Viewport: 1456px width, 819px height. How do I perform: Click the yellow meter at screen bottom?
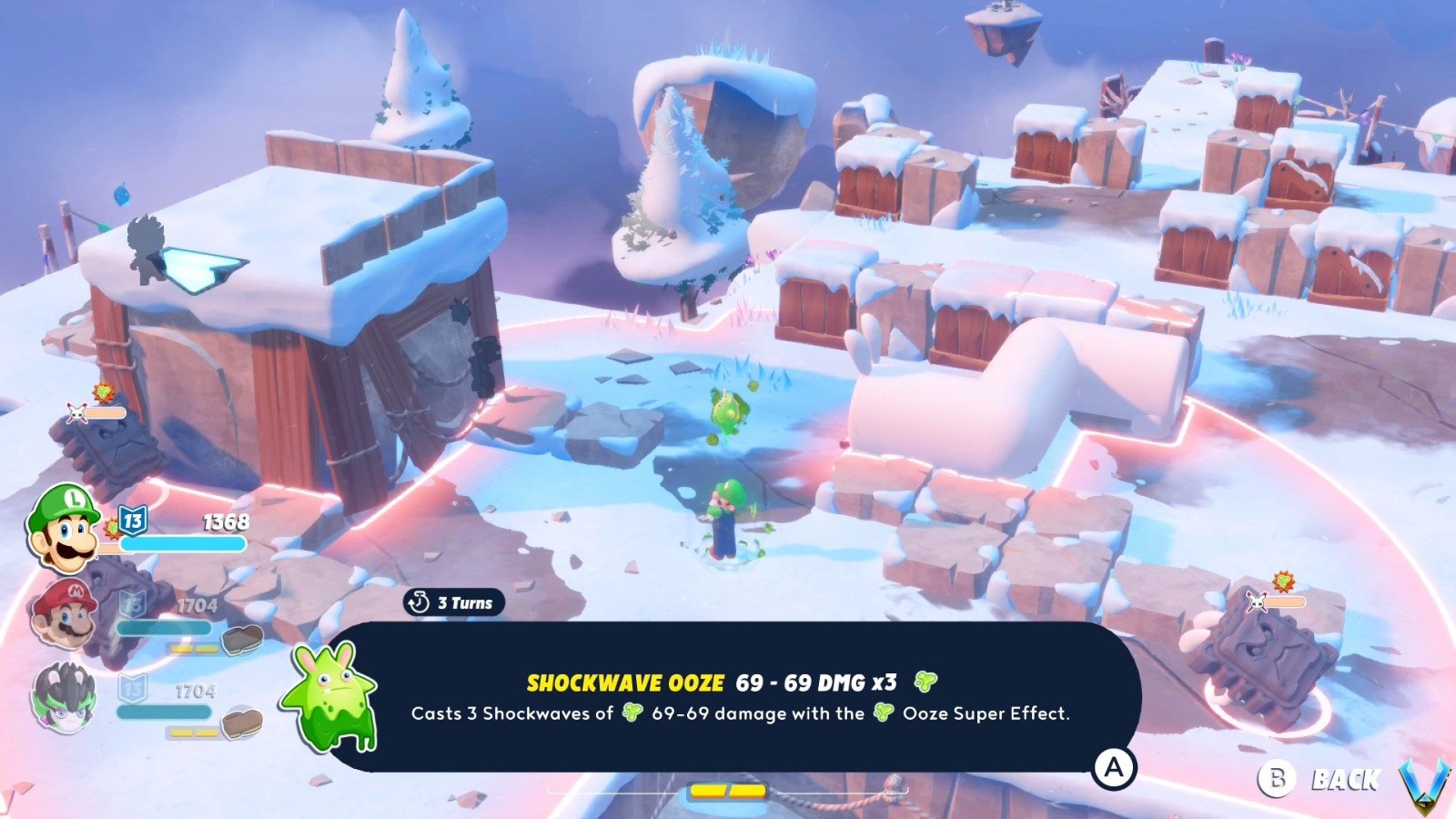[x=728, y=792]
